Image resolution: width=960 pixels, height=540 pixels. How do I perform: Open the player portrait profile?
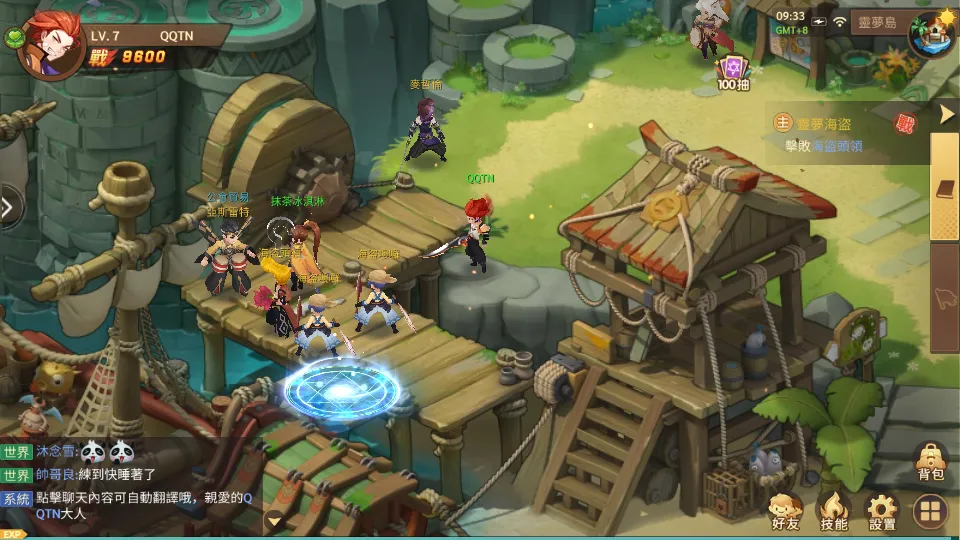point(48,44)
